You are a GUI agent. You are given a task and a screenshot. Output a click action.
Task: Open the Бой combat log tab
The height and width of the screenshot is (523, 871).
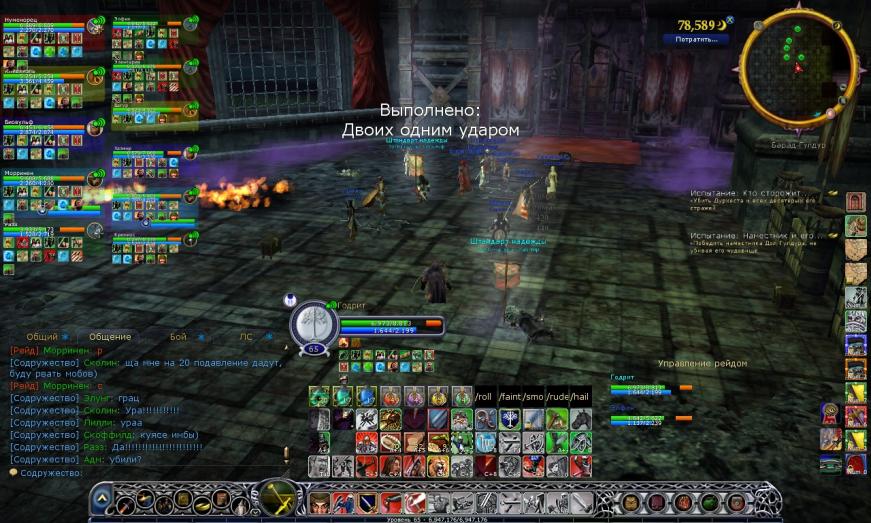tap(178, 337)
